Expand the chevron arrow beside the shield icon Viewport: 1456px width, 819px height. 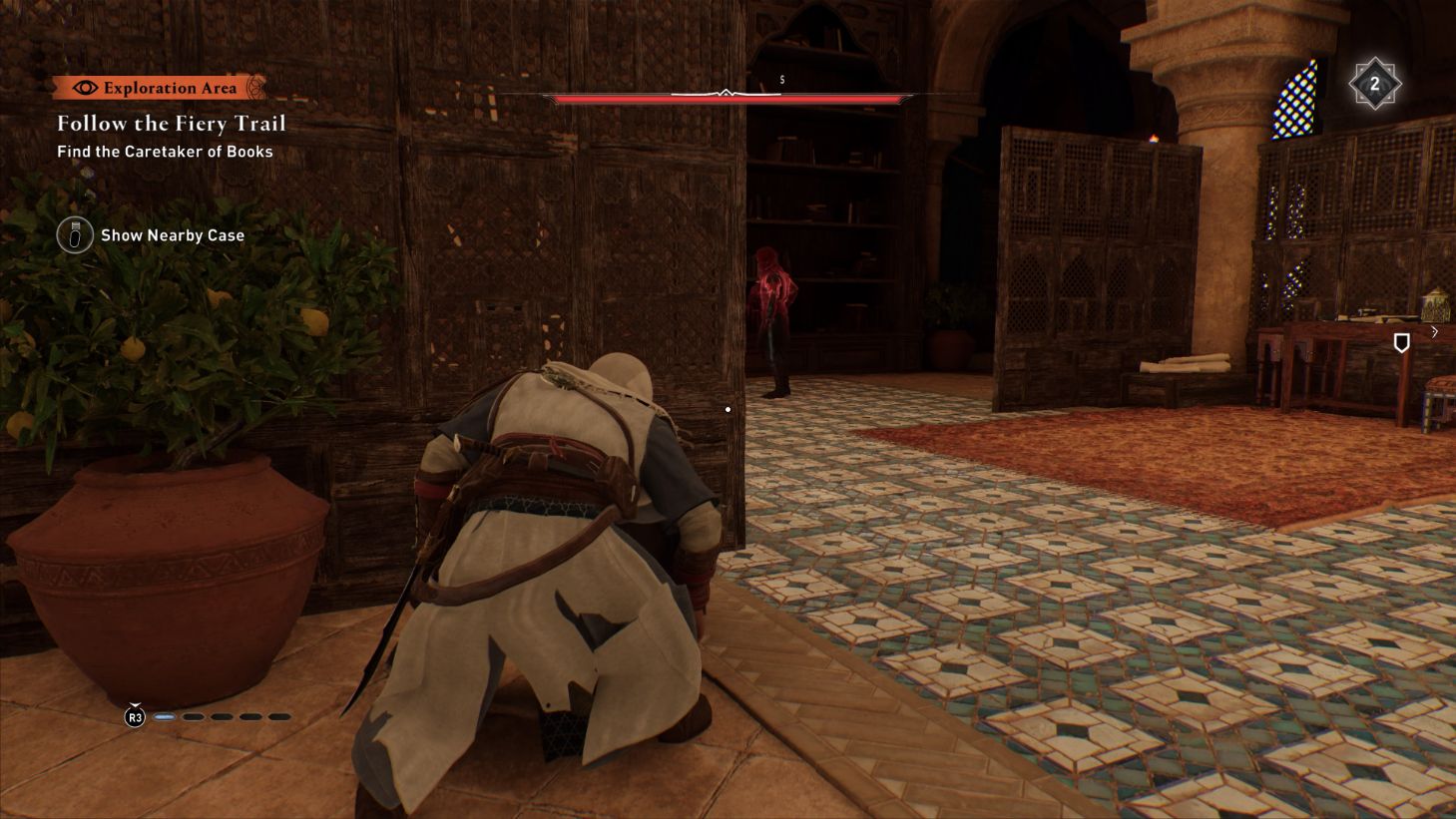(1435, 332)
